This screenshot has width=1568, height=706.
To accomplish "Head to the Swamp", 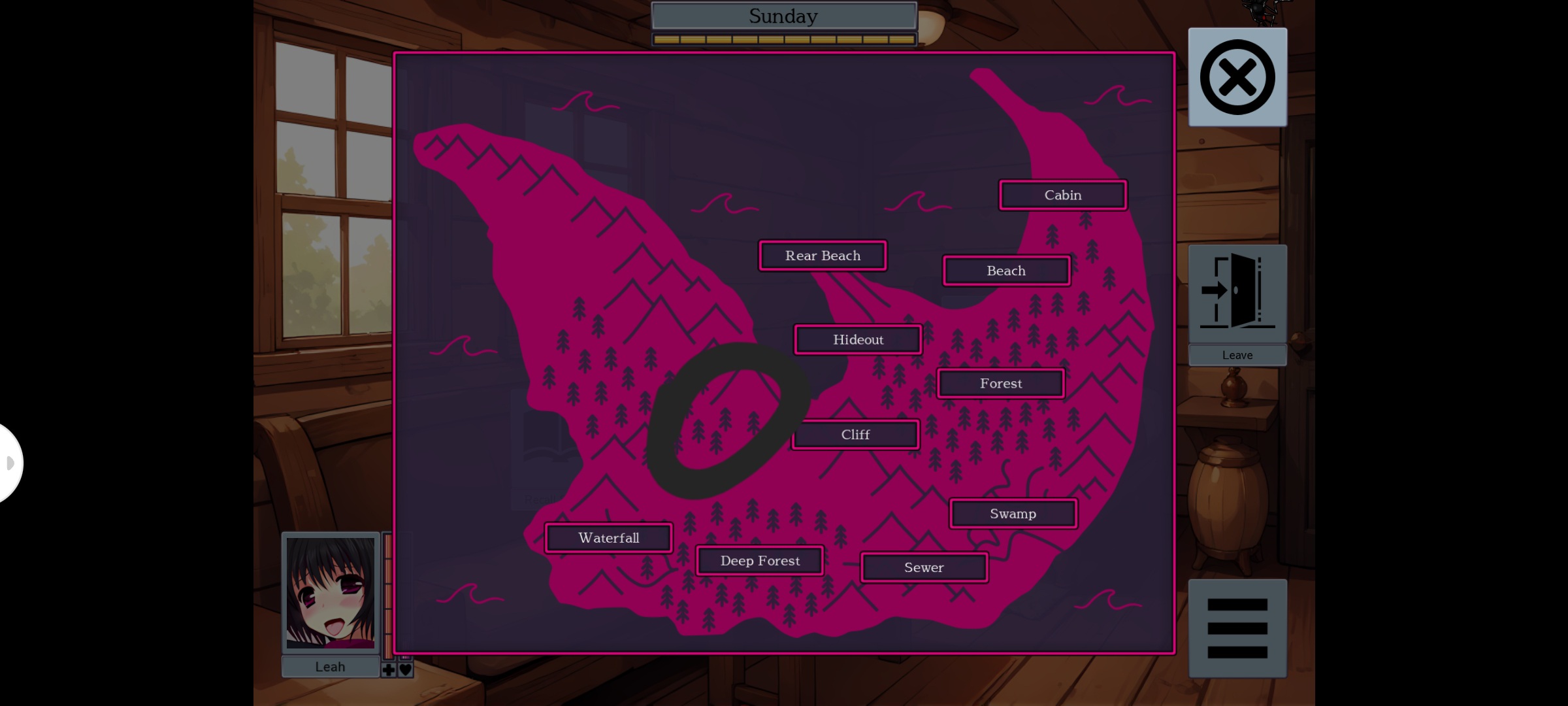I will pos(1013,514).
